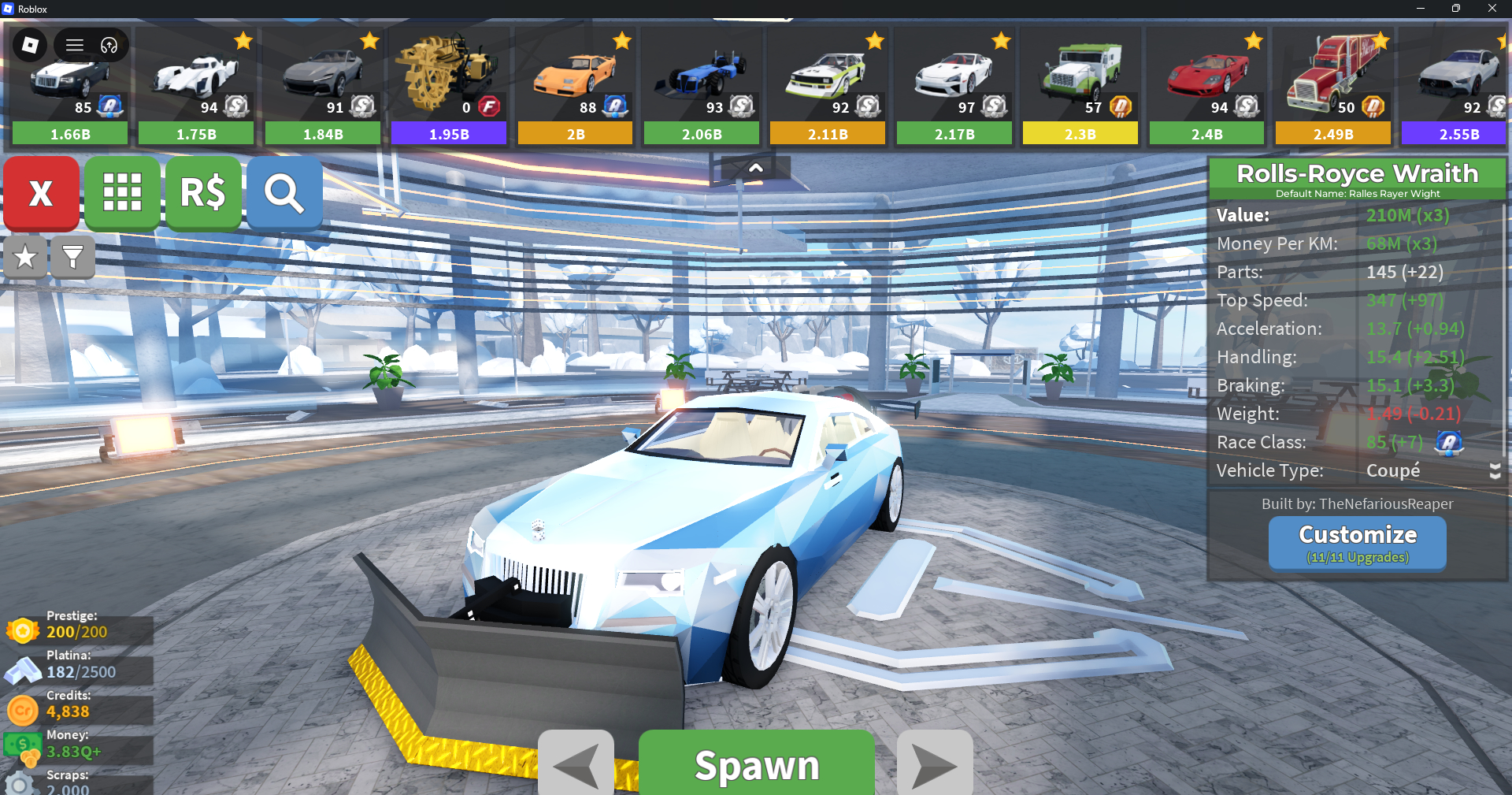Go to the next vehicle arrow
The image size is (1512, 795).
pyautogui.click(x=935, y=764)
